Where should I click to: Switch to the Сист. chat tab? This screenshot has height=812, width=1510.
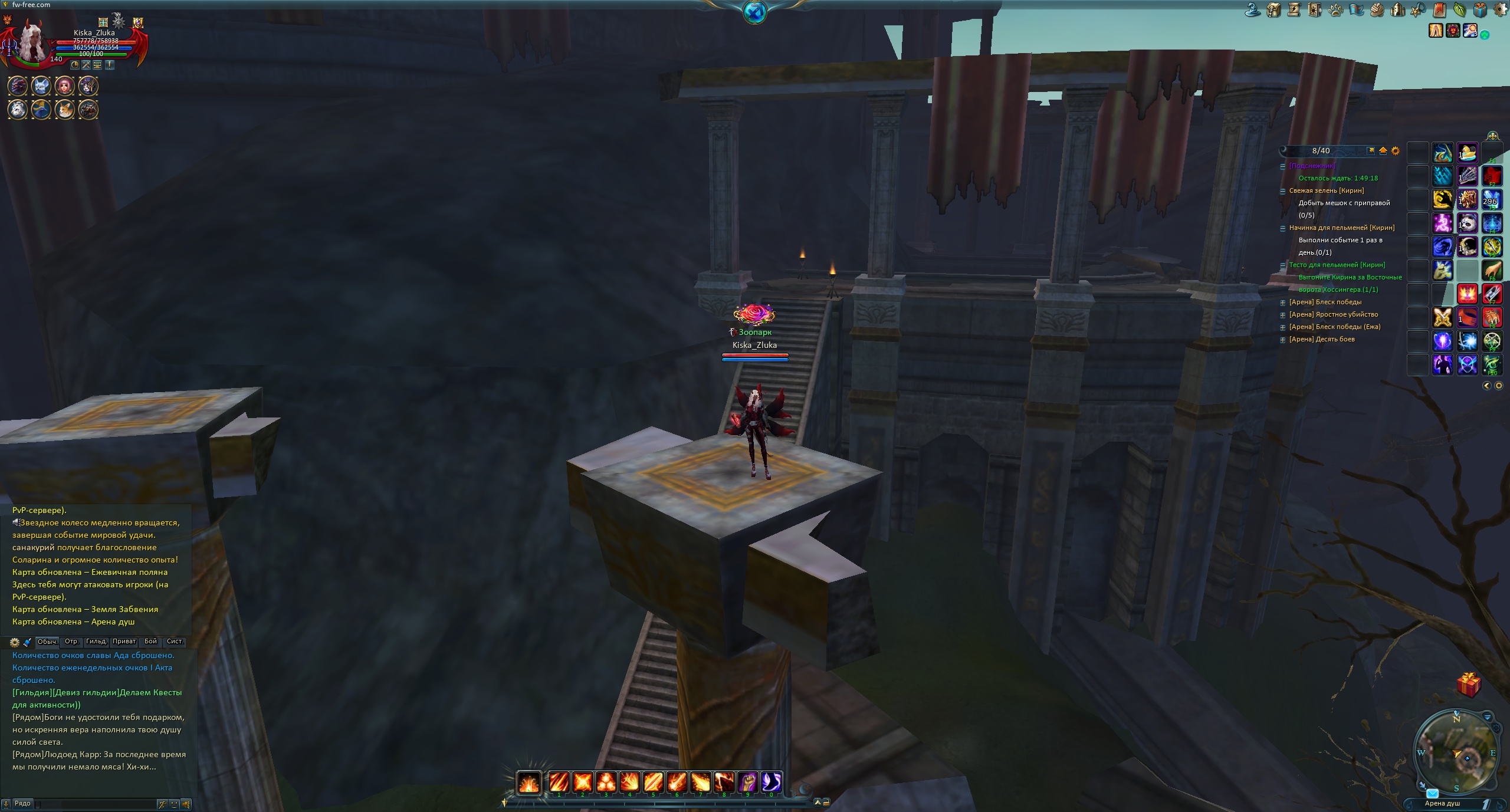[175, 642]
